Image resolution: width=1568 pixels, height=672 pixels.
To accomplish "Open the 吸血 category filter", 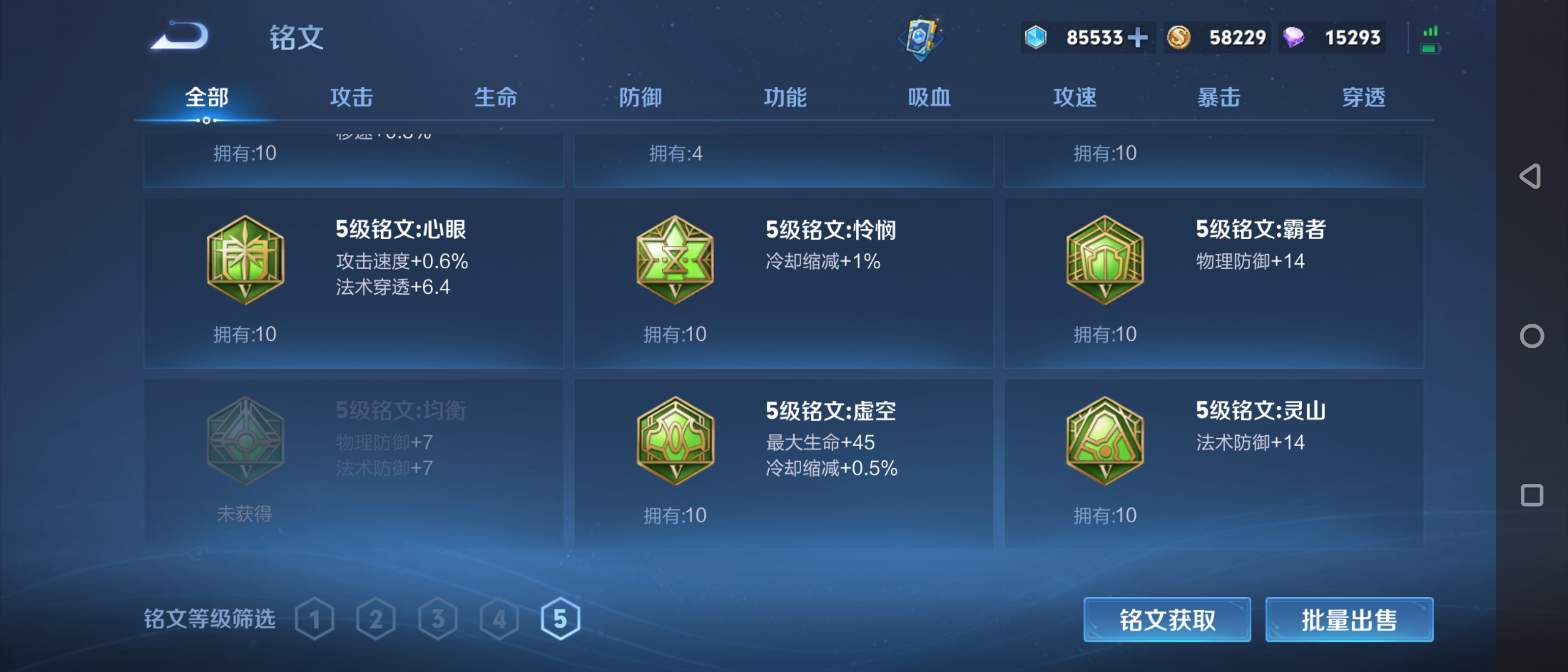I will point(930,97).
